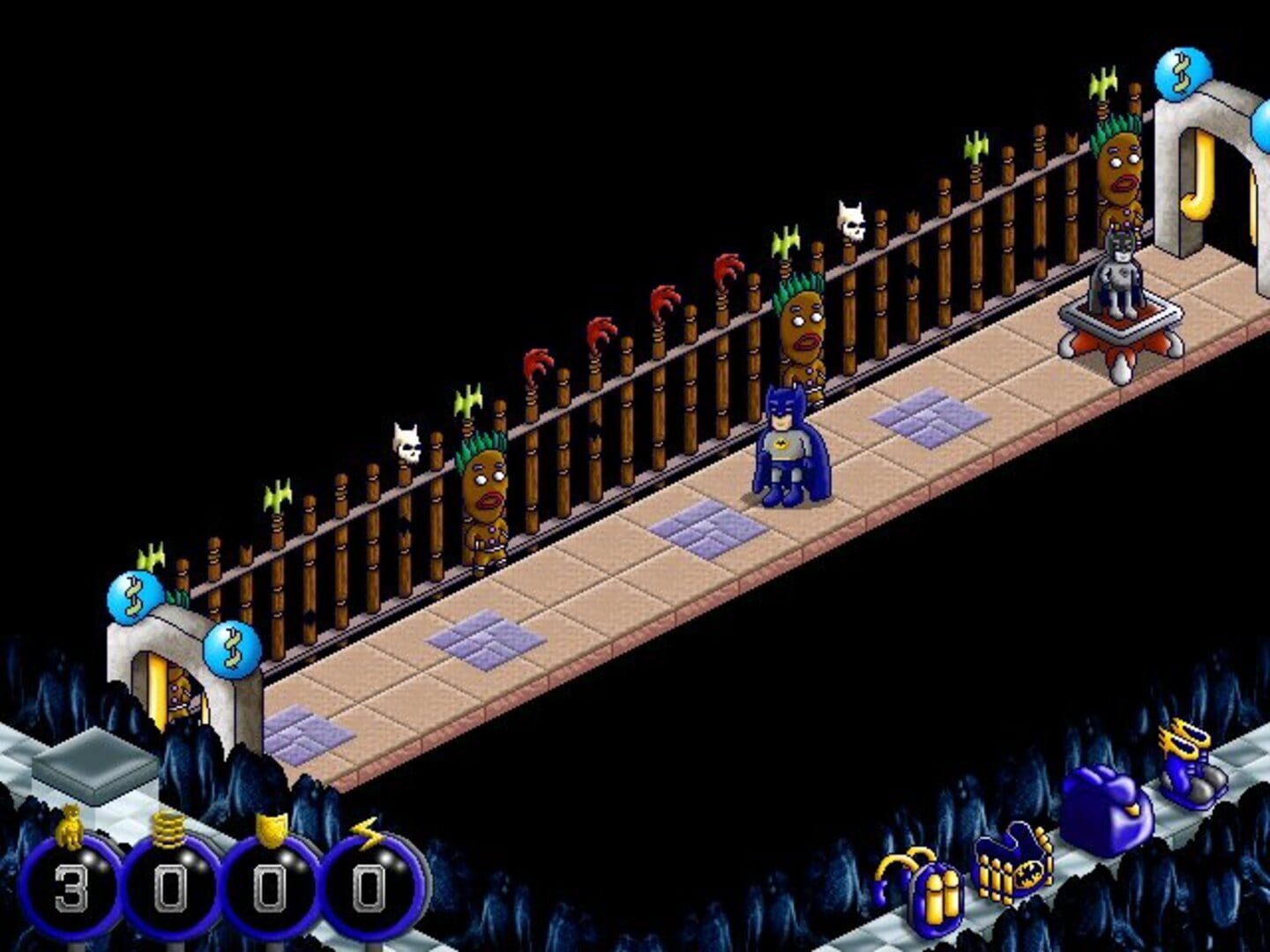This screenshot has height=952, width=1270.
Task: Select the Batman utility belt item
Action: 1019,868
